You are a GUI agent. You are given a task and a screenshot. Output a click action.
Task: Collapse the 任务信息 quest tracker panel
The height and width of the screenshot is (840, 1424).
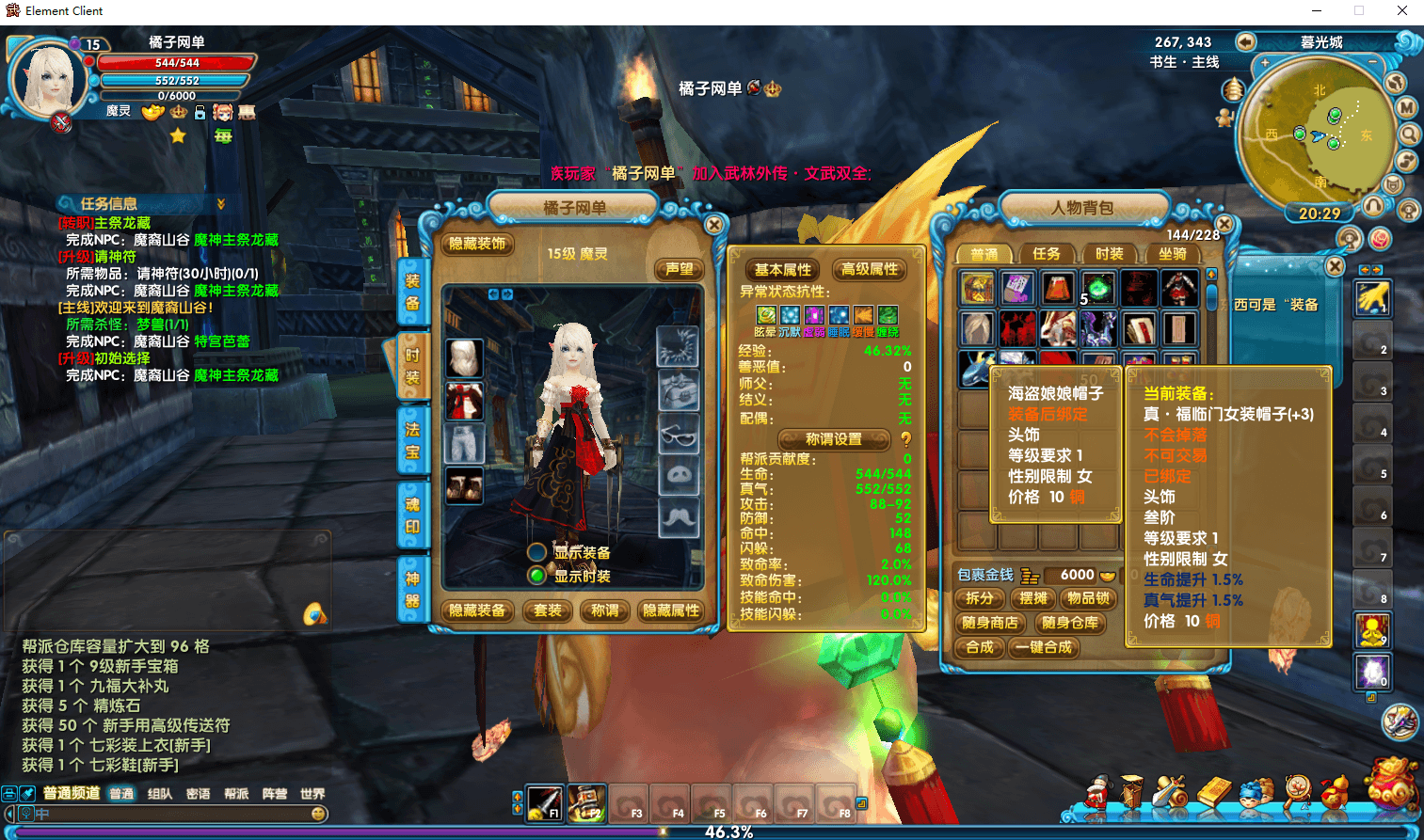(222, 202)
